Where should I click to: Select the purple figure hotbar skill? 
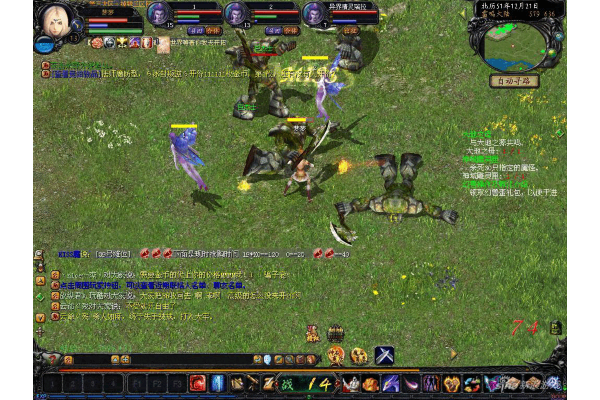click(431, 382)
